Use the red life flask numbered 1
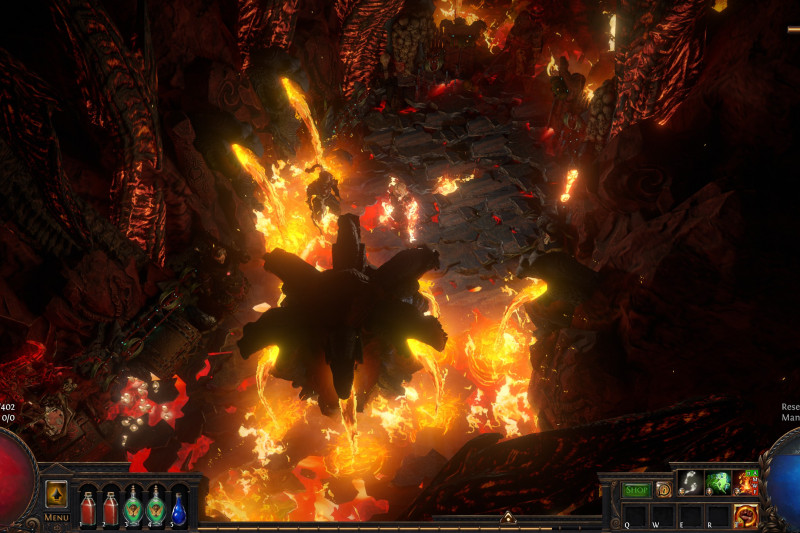Image resolution: width=800 pixels, height=533 pixels. (x=87, y=507)
